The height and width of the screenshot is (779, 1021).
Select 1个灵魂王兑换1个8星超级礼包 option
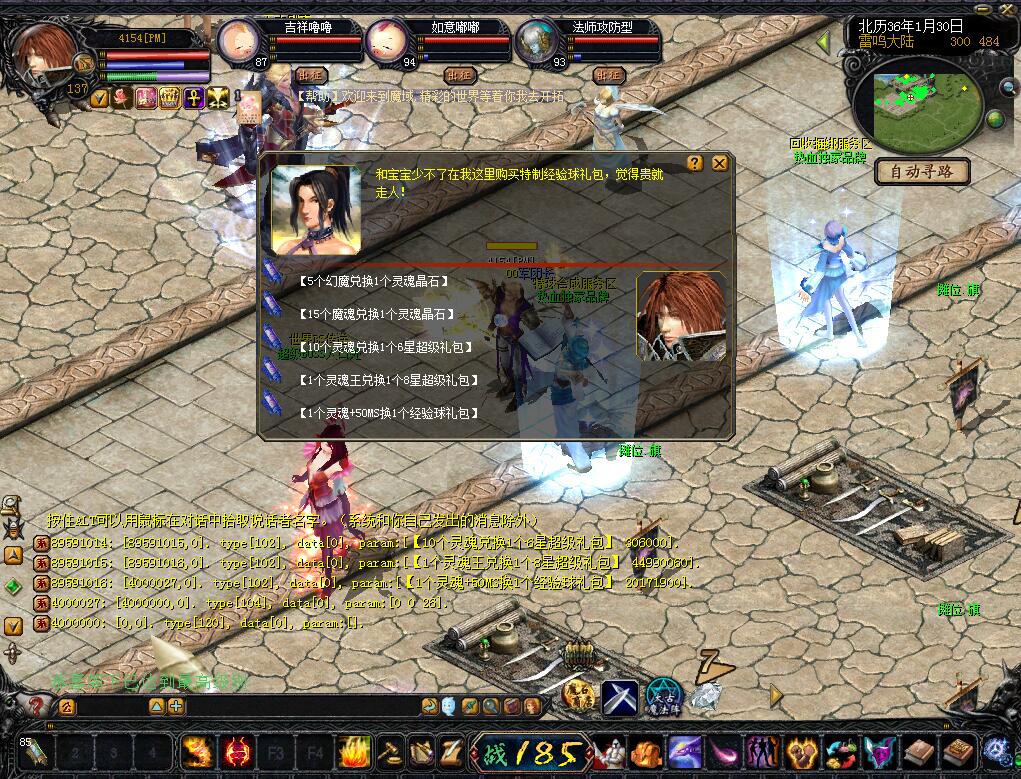click(x=388, y=380)
